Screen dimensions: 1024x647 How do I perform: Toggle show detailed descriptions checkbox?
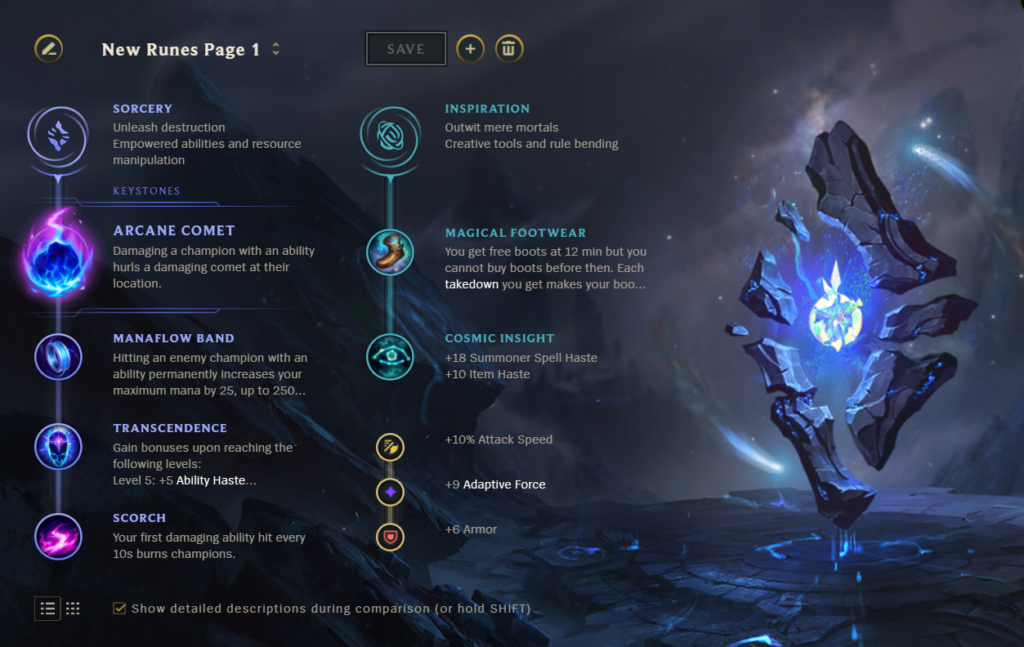coord(120,608)
